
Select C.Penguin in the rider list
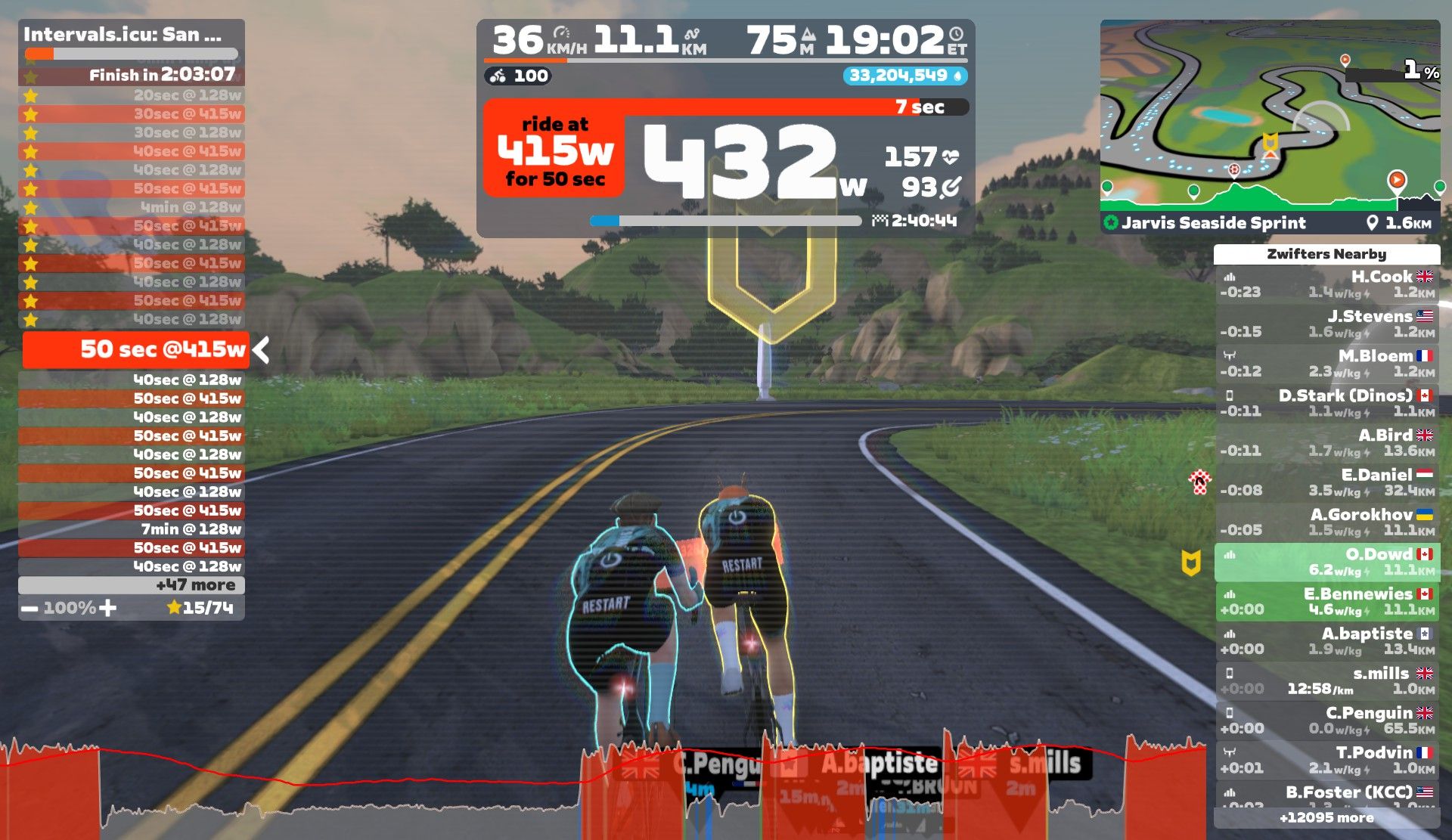point(1327,721)
